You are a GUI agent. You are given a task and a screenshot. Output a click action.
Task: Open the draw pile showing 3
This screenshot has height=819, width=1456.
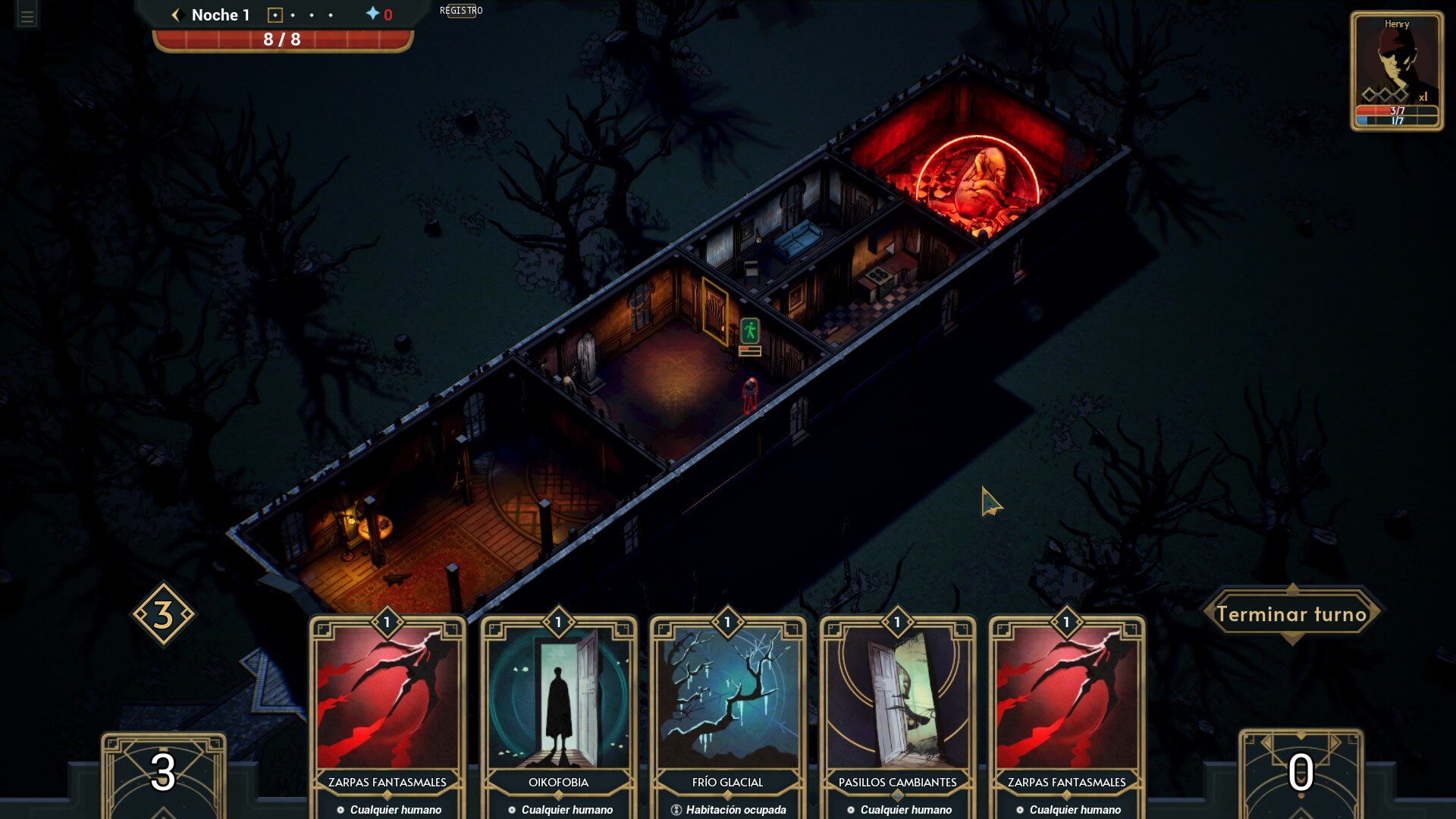(x=163, y=773)
